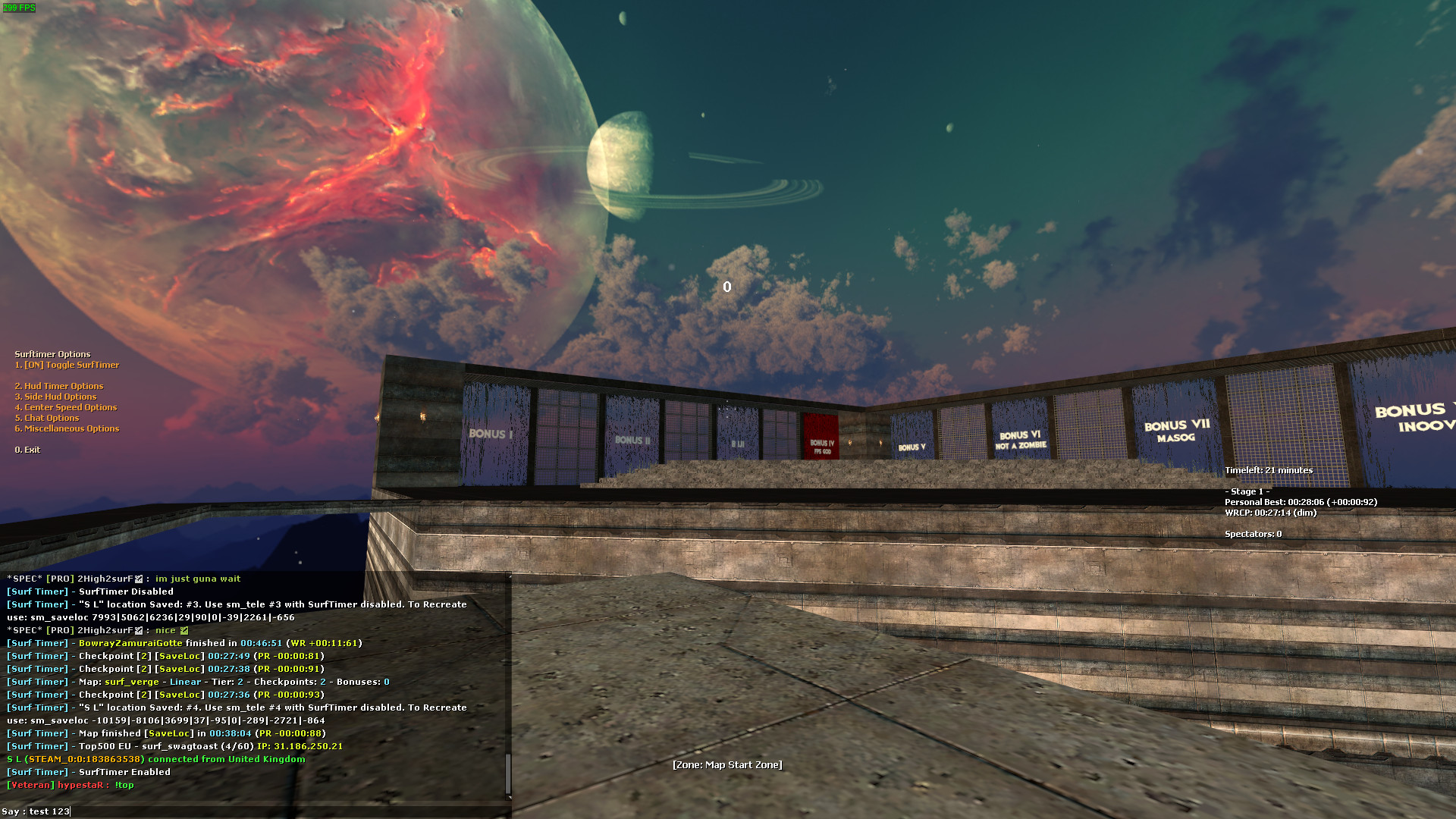Click the badge icon beside 2High2surF's name
Screen dimensions: 1456x819
[137, 578]
